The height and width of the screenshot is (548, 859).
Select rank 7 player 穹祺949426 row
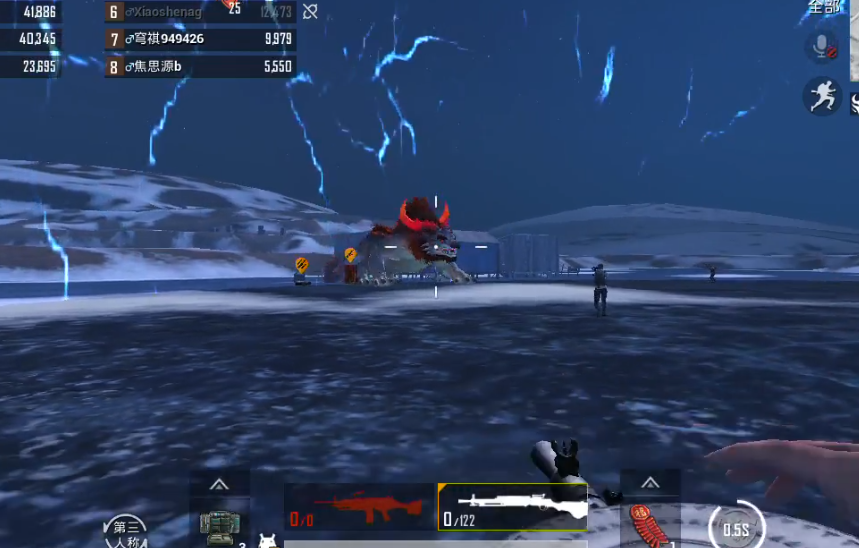click(200, 39)
